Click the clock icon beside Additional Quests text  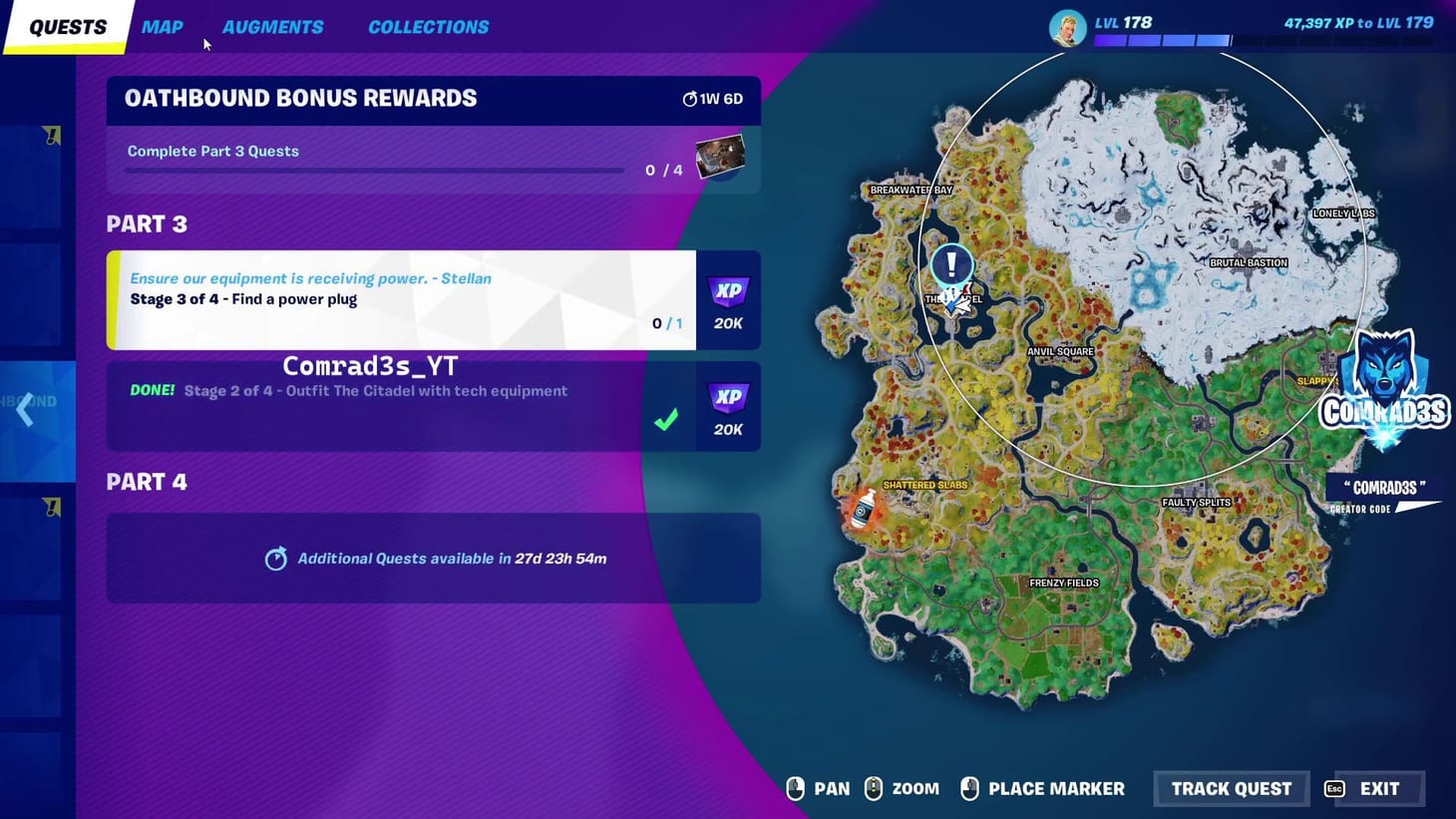(x=277, y=559)
